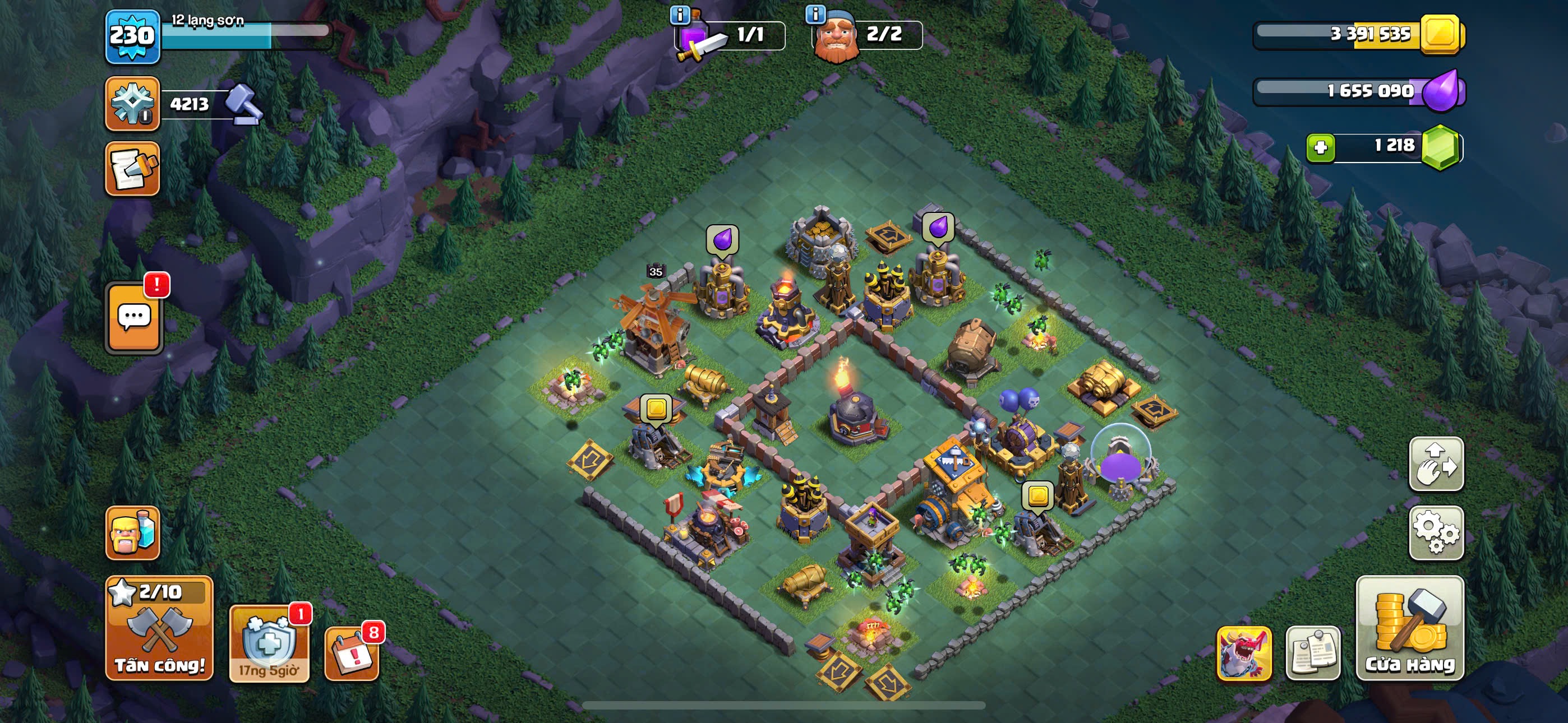Tap the level 230 experience badge

(133, 36)
